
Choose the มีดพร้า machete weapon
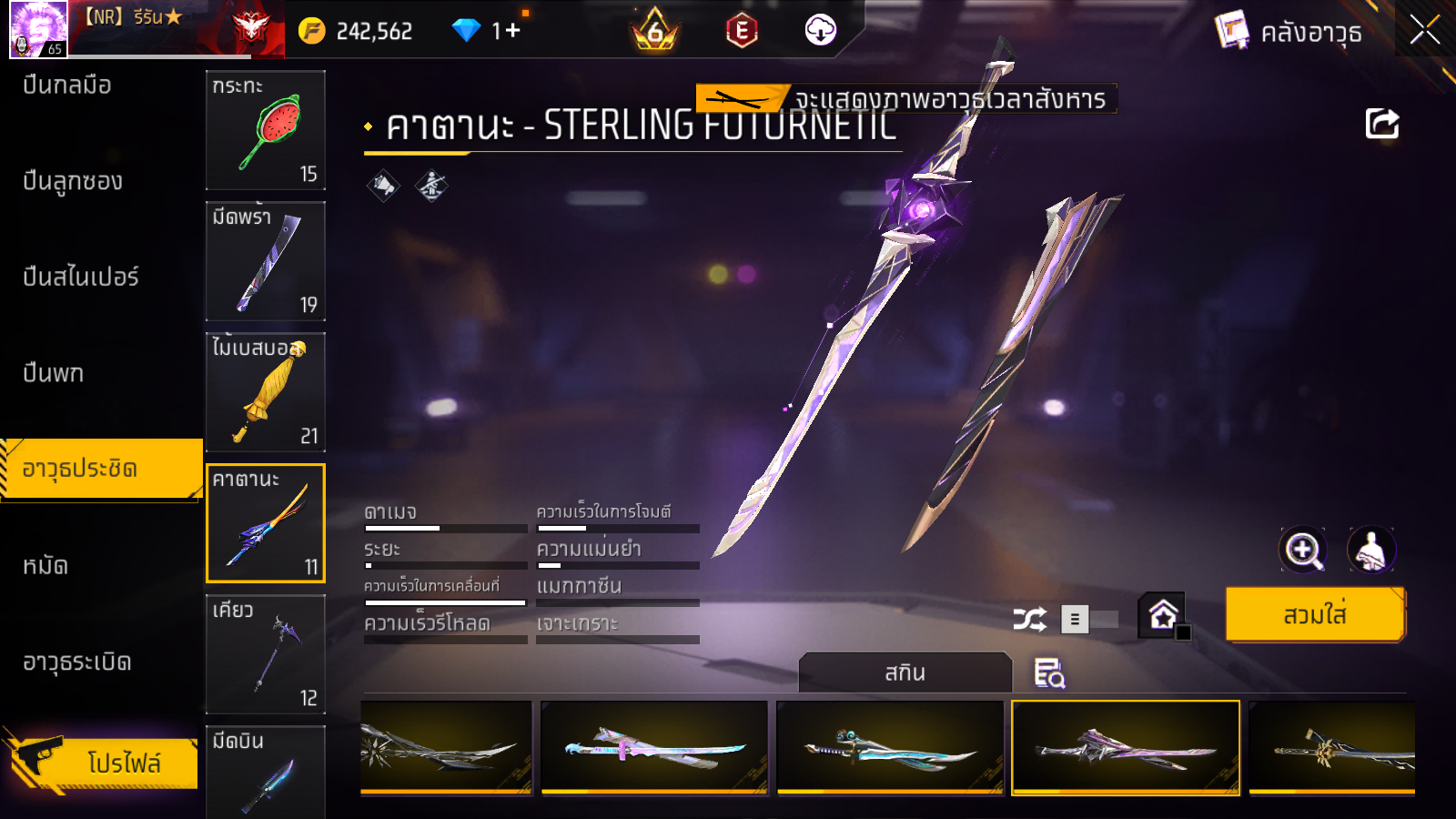(x=265, y=261)
